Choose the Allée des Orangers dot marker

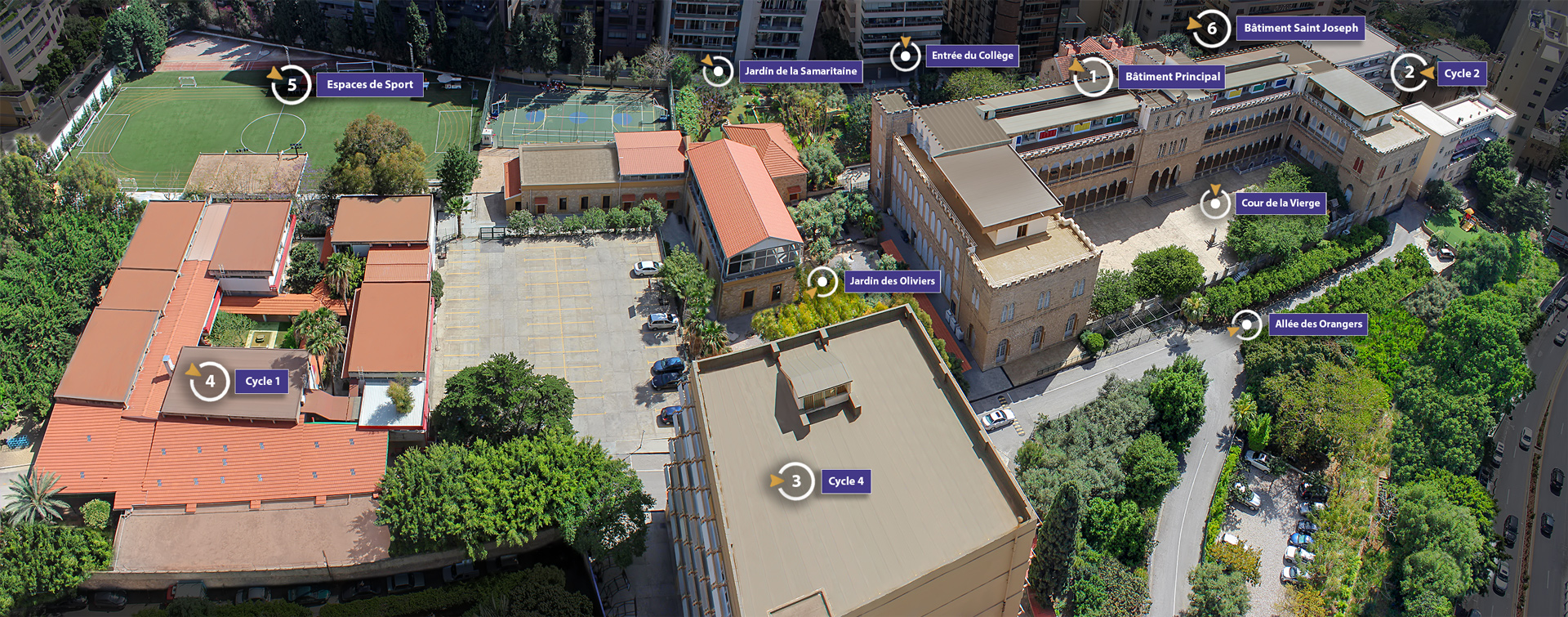[1246, 325]
